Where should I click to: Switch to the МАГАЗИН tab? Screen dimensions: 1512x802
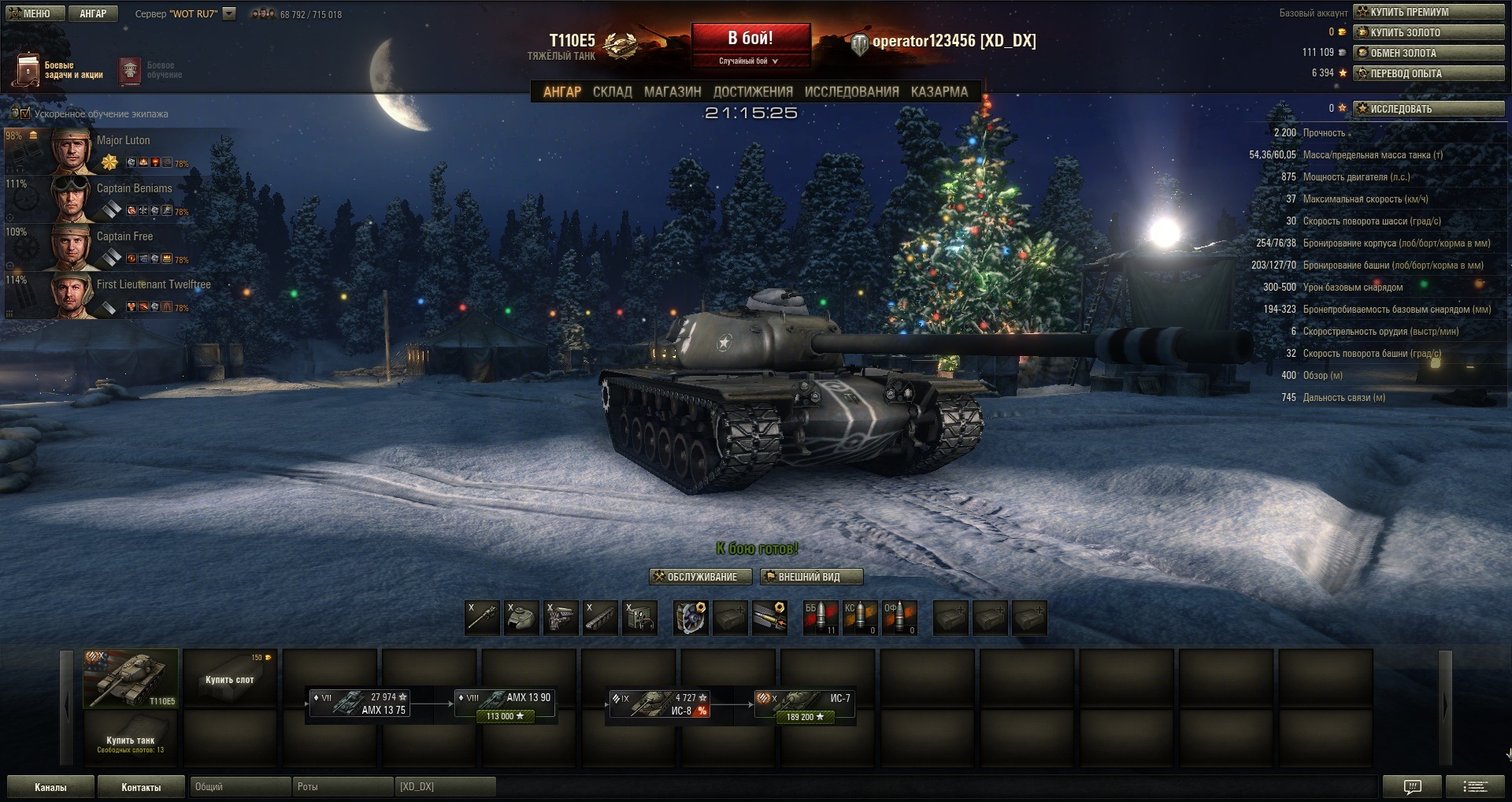[x=673, y=92]
